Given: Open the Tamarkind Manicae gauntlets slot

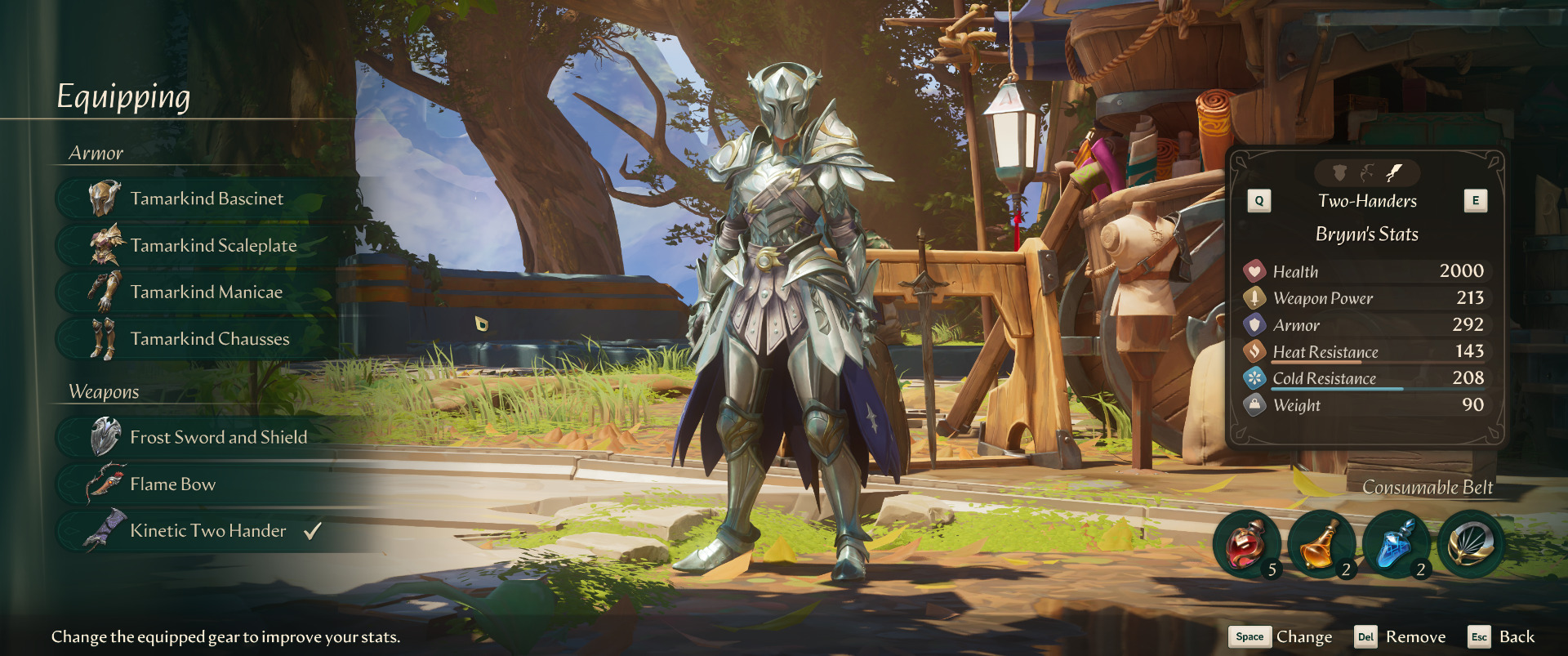Looking at the screenshot, I should [206, 292].
